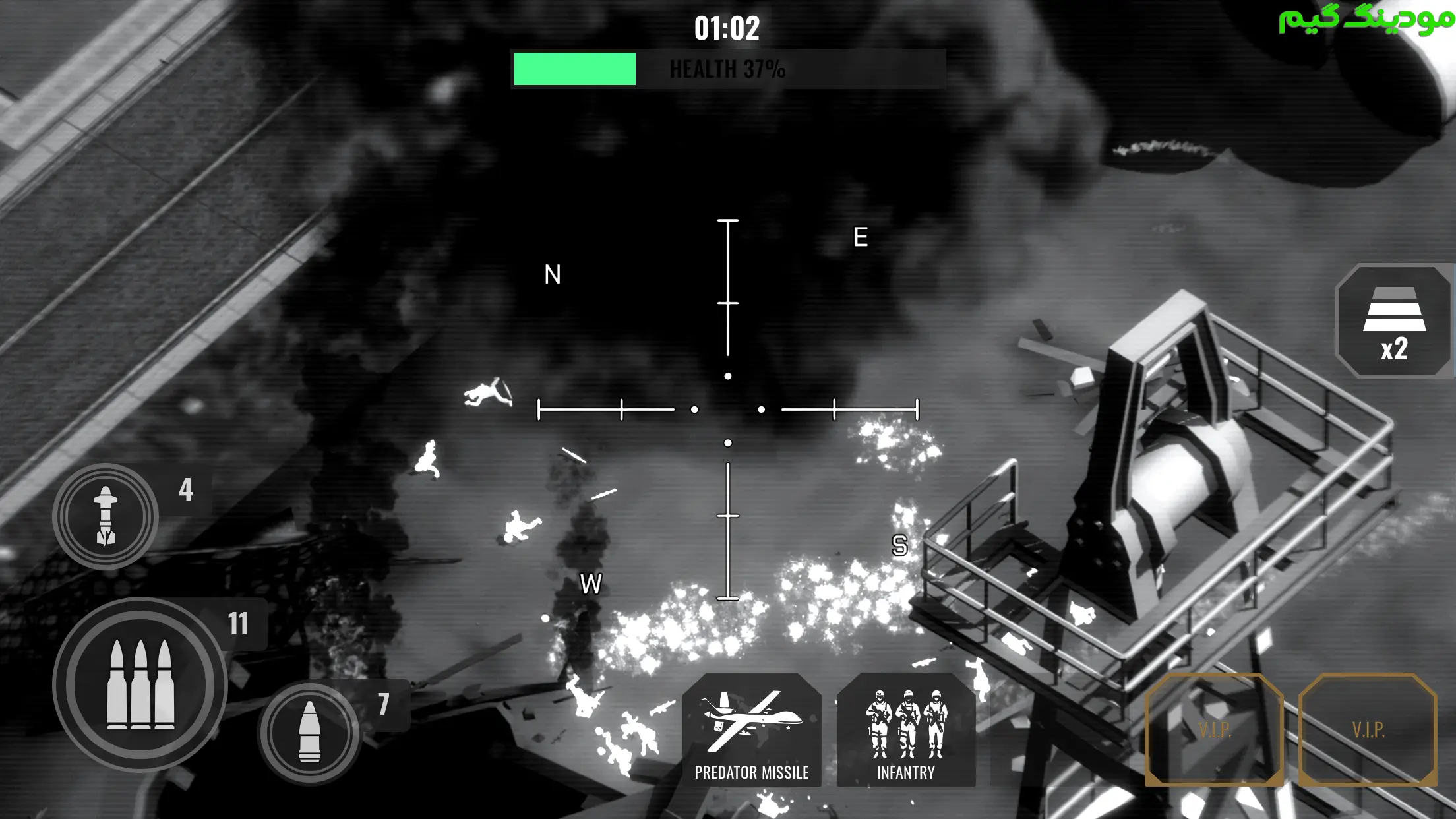The height and width of the screenshot is (819, 1456).
Task: Fire the rocket missile weapon button
Action: pyautogui.click(x=106, y=516)
